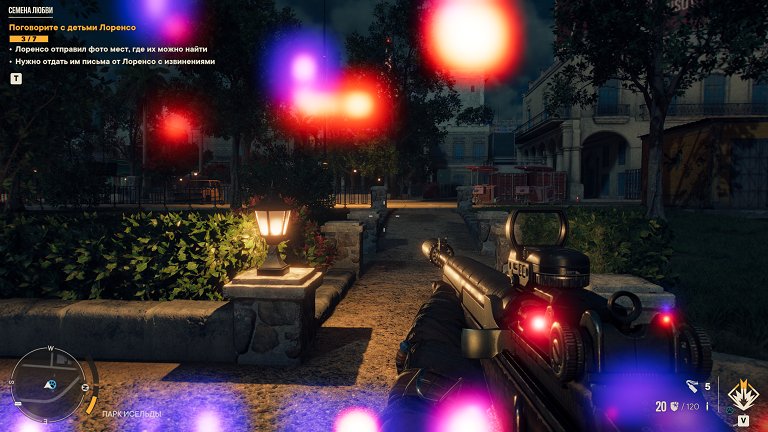Viewport: 768px width, 432px height.
Task: Select the throwable item icon
Action: (693, 385)
